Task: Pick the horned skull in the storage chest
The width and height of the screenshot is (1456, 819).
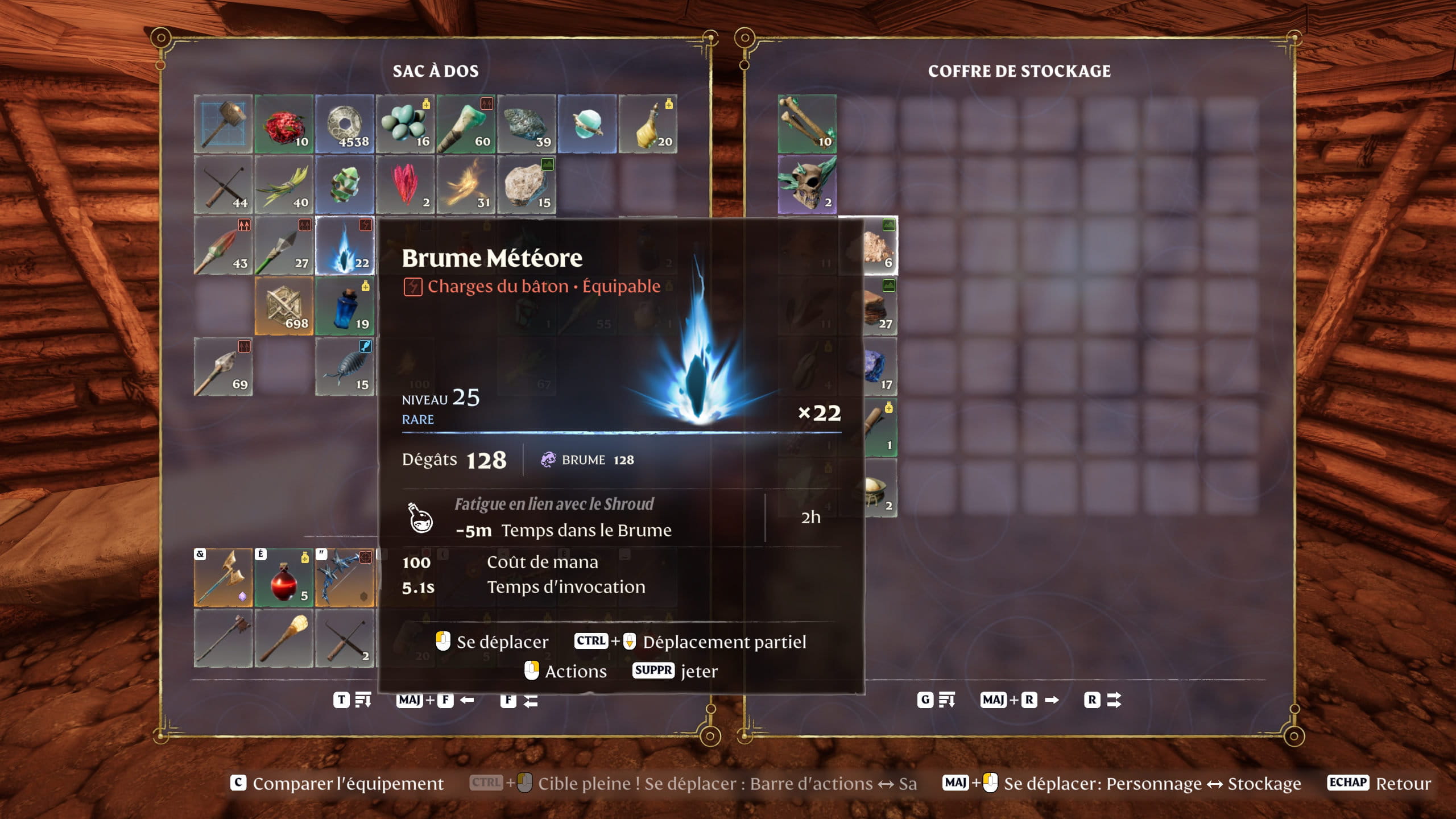Action: [x=807, y=185]
